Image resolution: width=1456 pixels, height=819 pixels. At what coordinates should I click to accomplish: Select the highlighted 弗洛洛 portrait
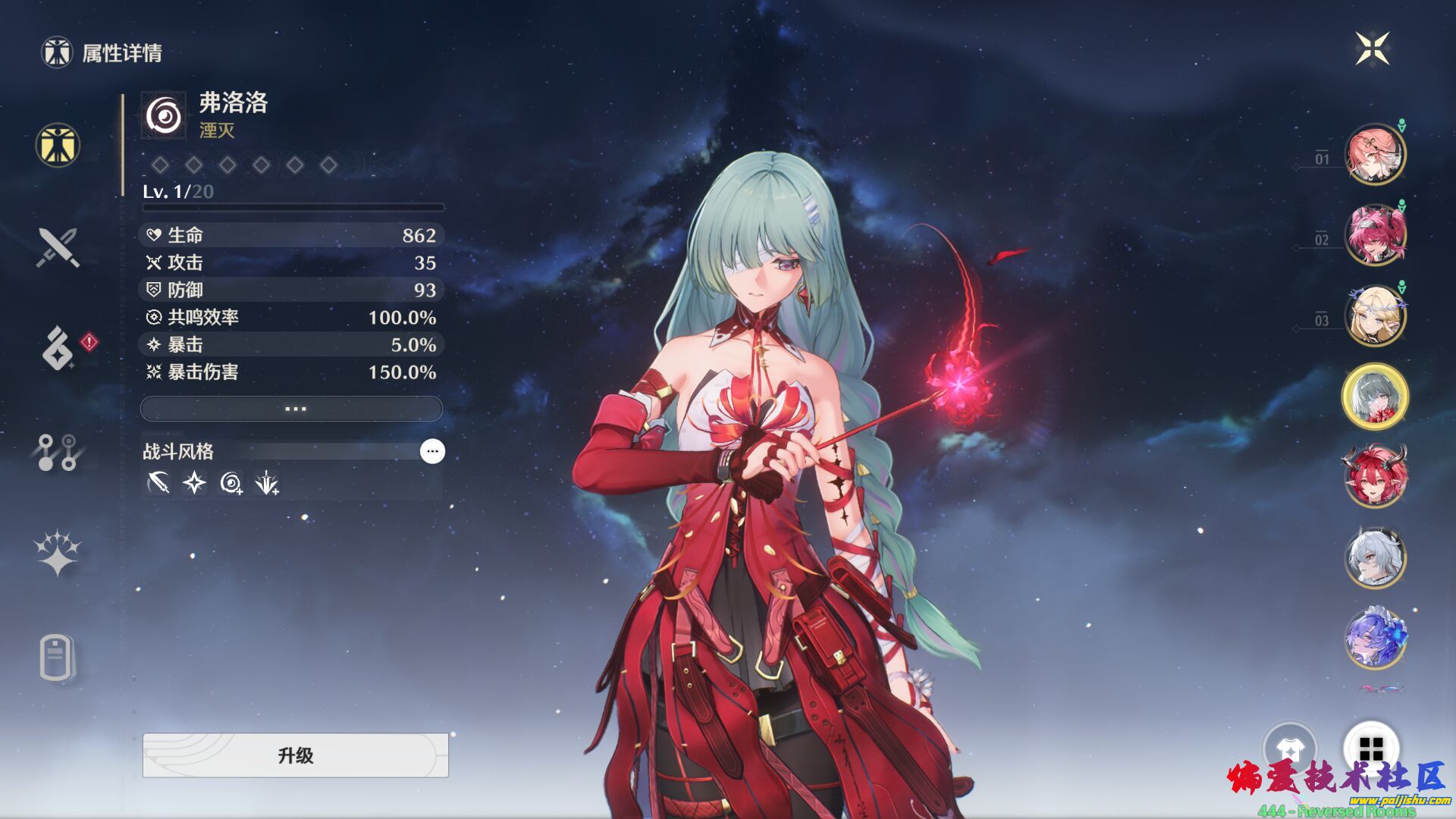(1375, 397)
